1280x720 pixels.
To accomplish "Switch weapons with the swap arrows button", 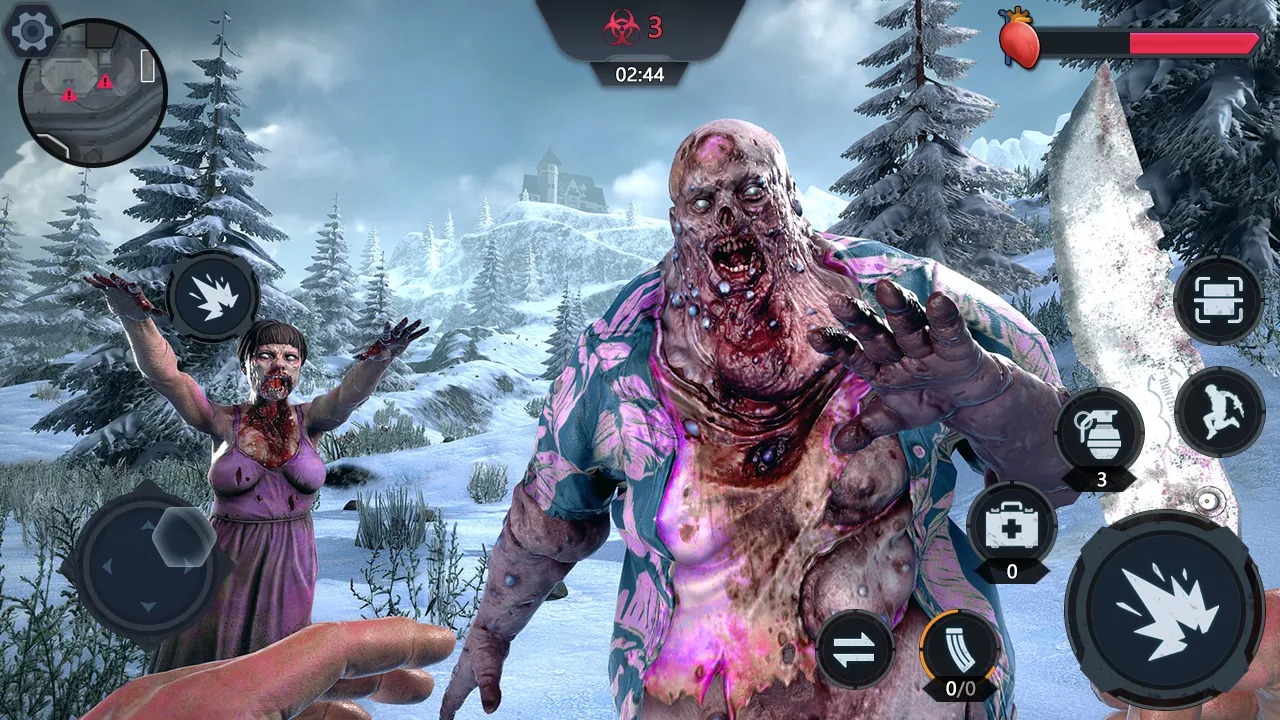I will coord(855,649).
